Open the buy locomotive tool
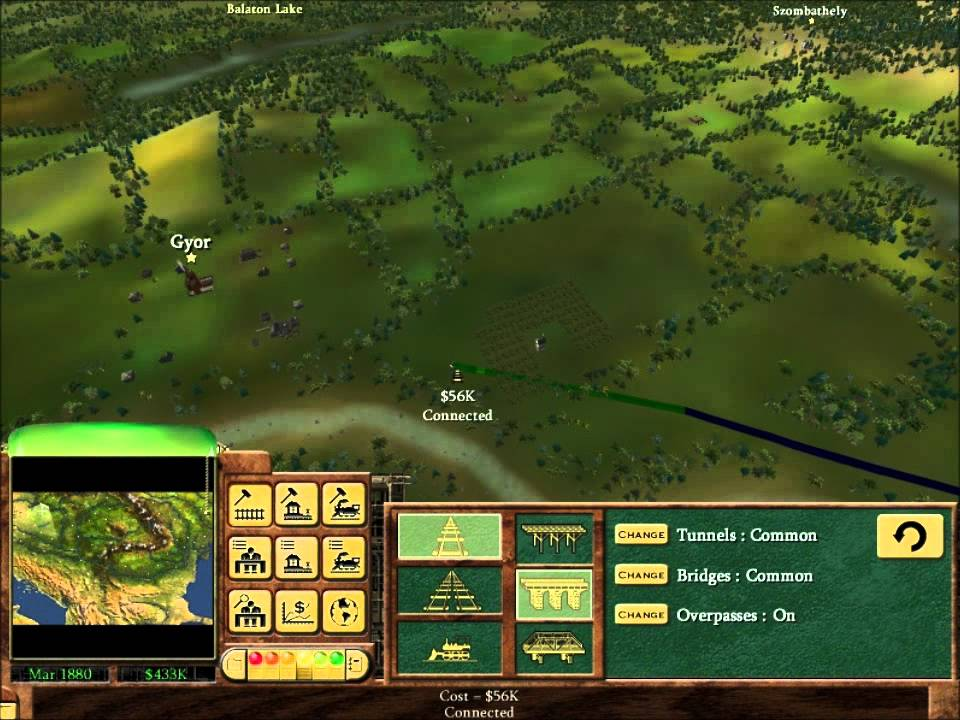 tap(343, 504)
